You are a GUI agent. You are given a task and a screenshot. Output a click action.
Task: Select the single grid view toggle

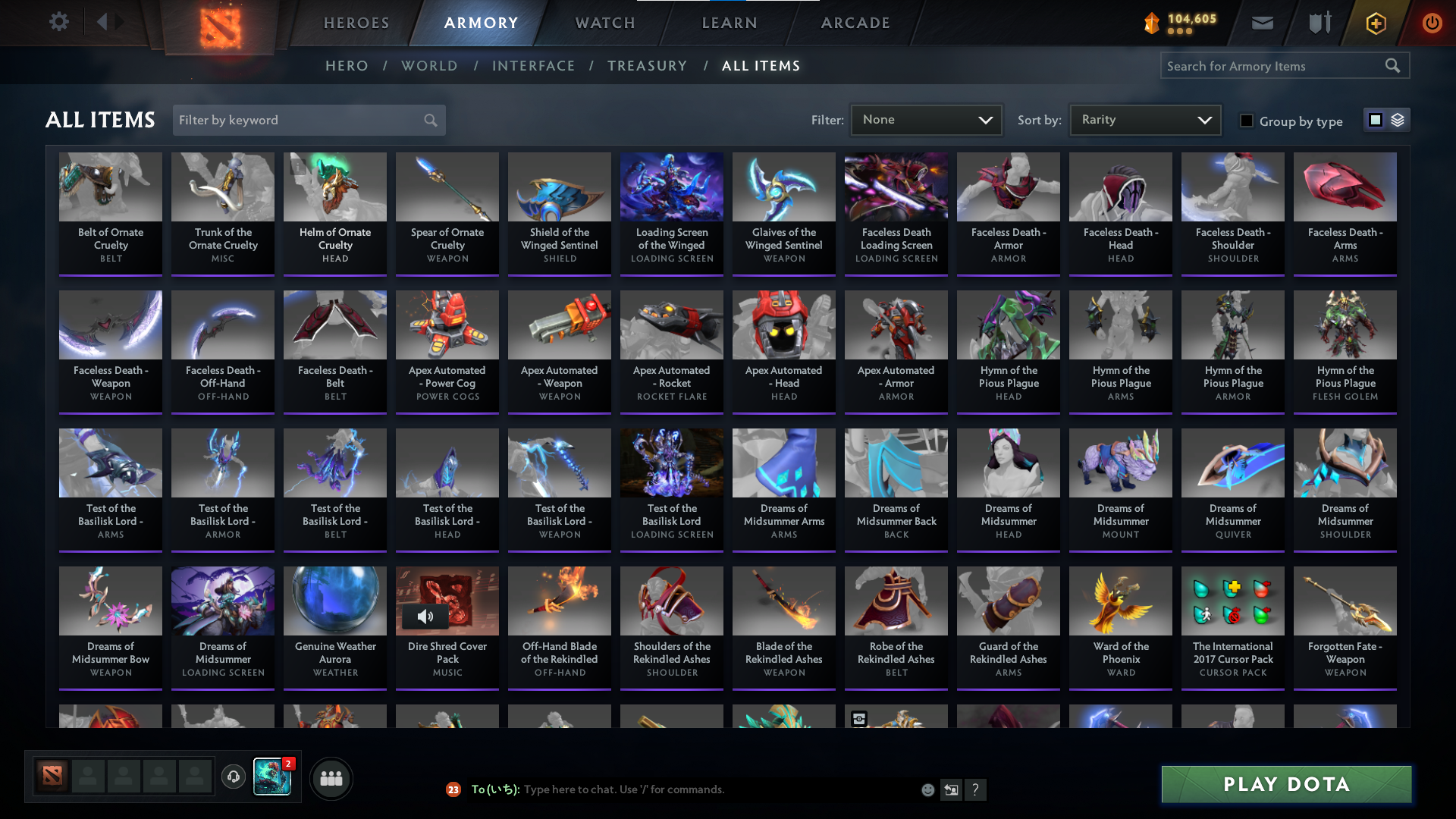[1376, 119]
